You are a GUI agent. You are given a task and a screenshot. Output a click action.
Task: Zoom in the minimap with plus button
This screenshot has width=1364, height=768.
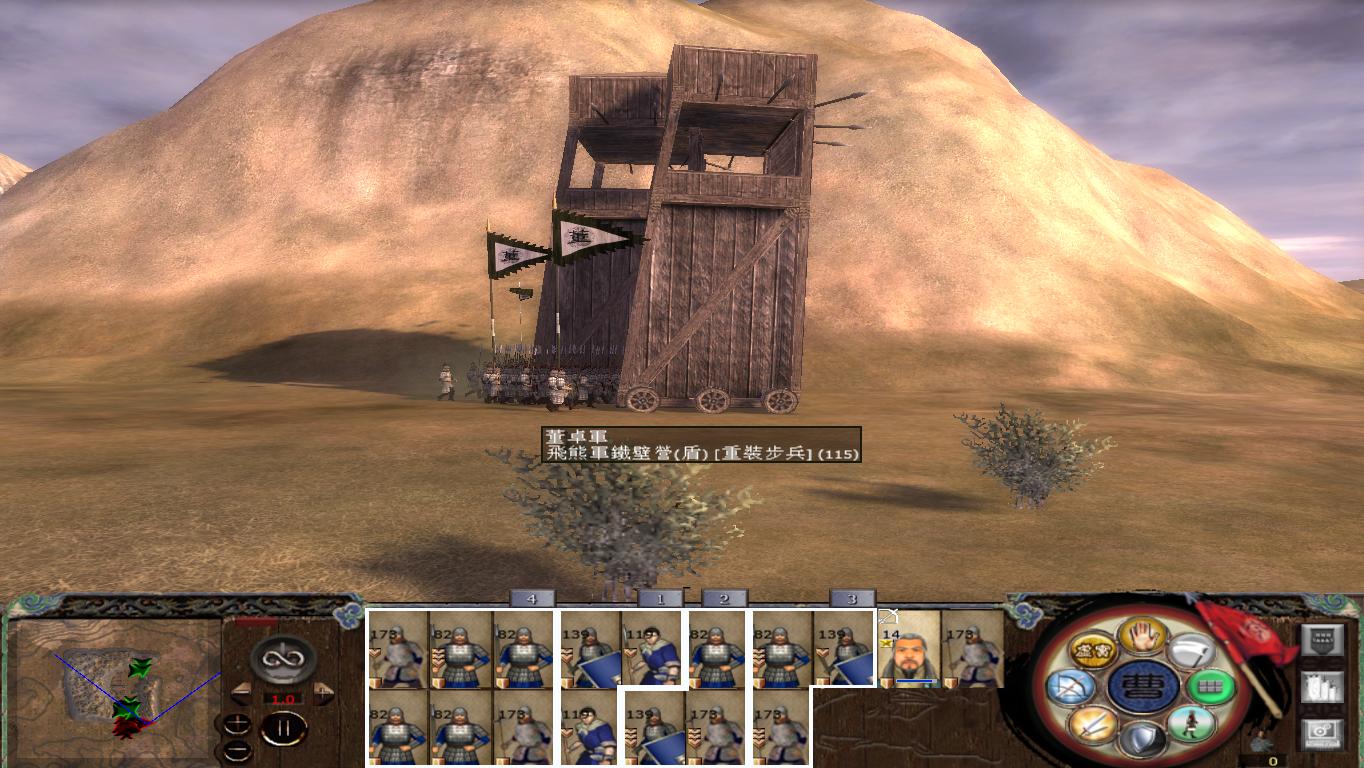coord(237,724)
